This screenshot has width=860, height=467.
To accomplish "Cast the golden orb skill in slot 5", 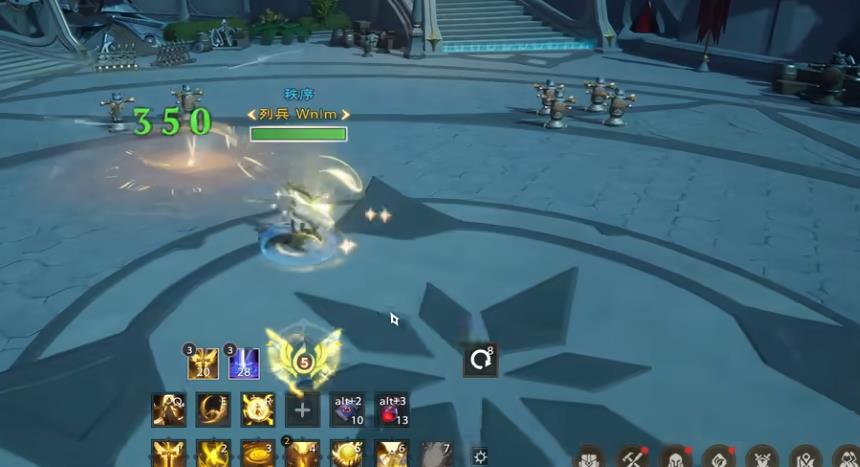I will [x=347, y=455].
